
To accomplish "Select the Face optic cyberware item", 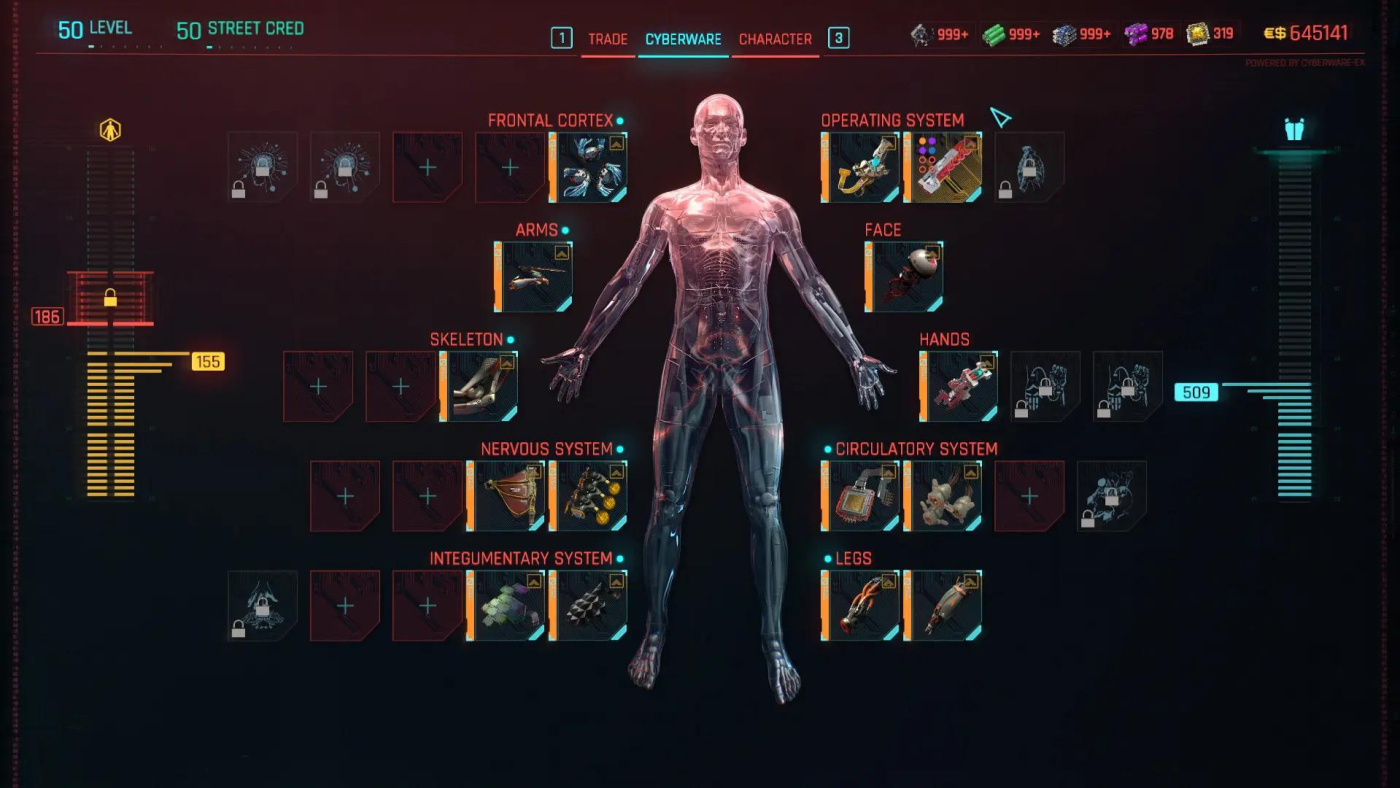I will (x=901, y=276).
